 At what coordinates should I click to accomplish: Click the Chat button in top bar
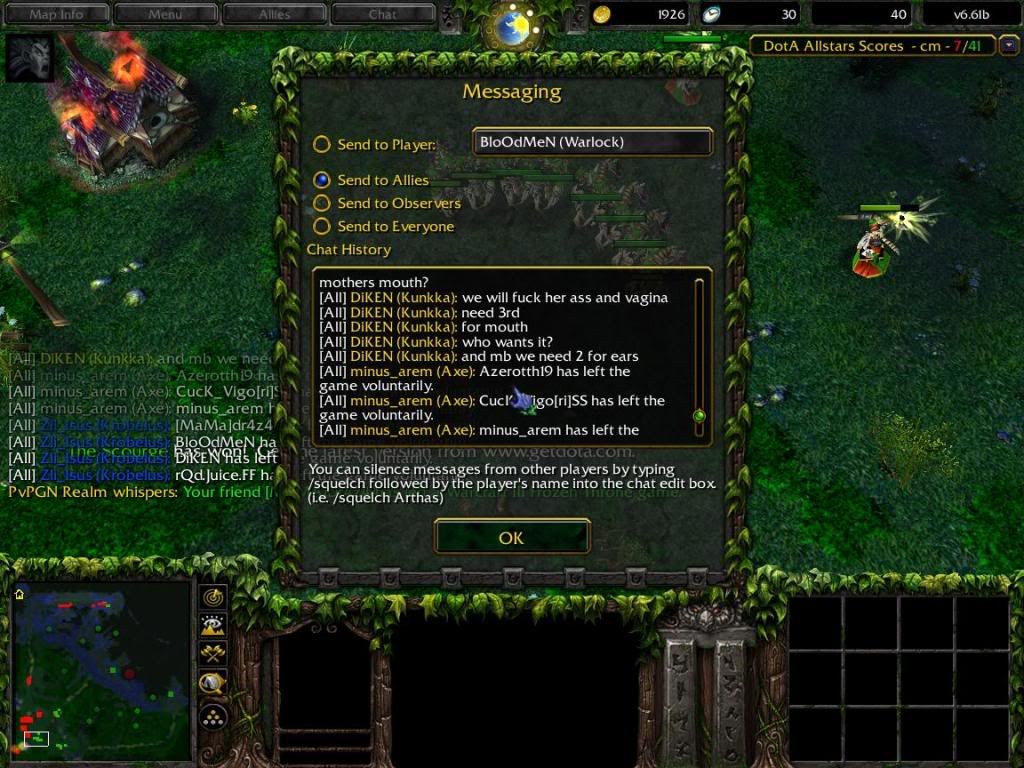click(382, 14)
